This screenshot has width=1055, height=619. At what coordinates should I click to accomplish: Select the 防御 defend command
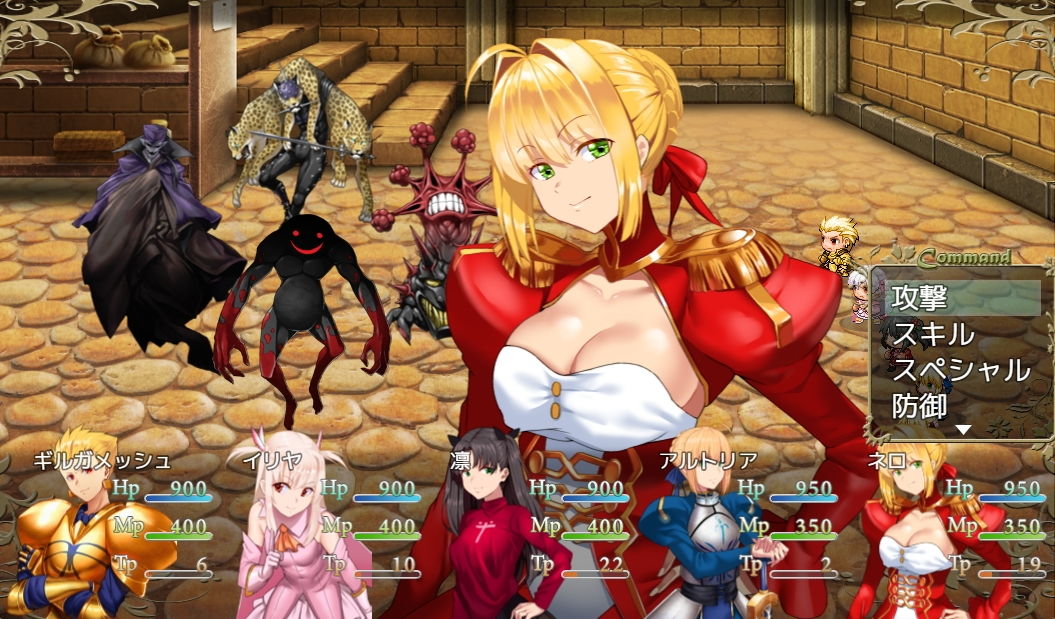920,406
